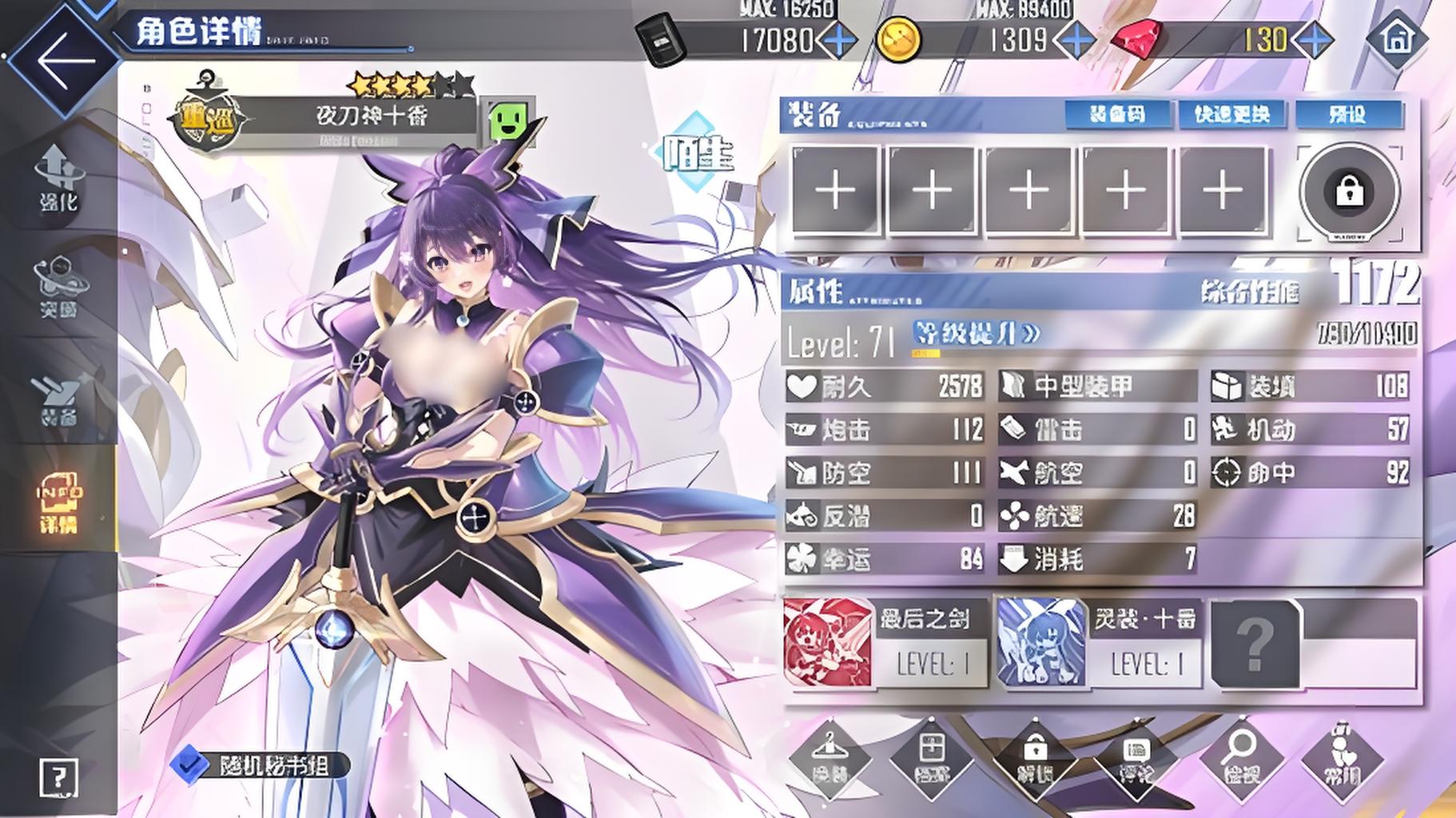The height and width of the screenshot is (818, 1456).
Task: Tap the locked circular equipment slot
Action: point(1350,192)
